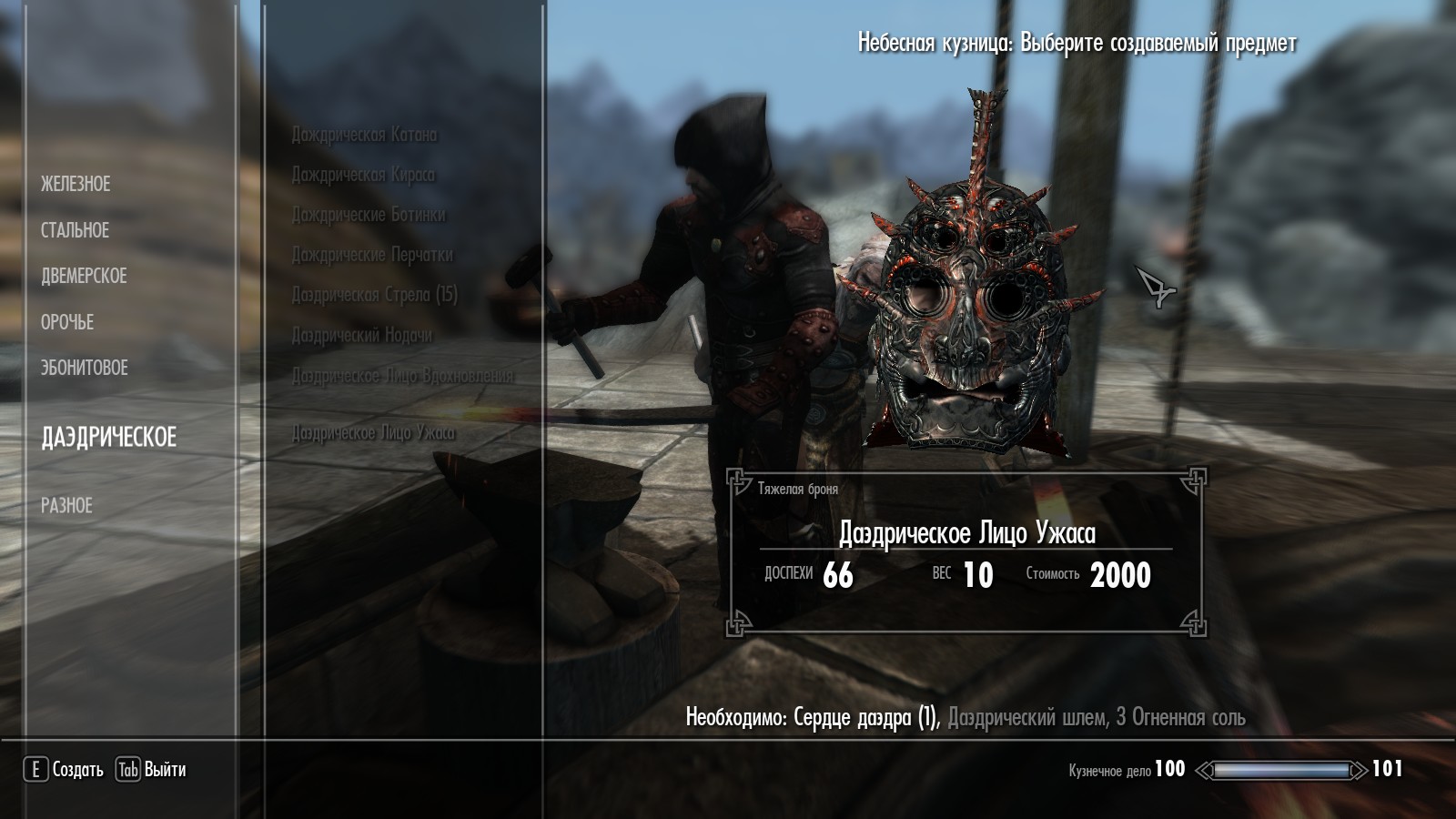Show the Эбонитовое category items
The width and height of the screenshot is (1456, 819).
click(x=85, y=368)
